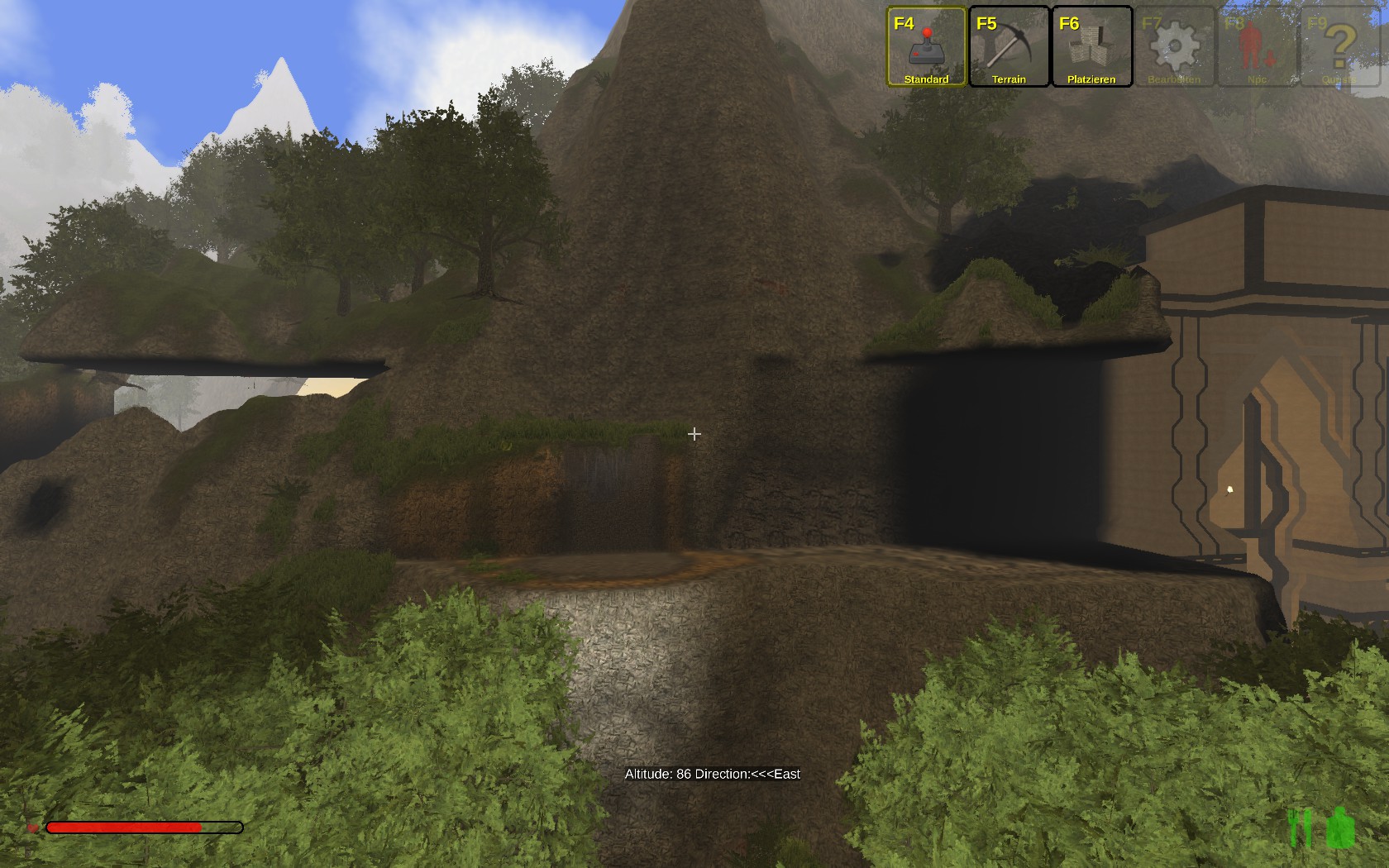The height and width of the screenshot is (868, 1389).
Task: Select the Standard joystick mode
Action: [926, 46]
